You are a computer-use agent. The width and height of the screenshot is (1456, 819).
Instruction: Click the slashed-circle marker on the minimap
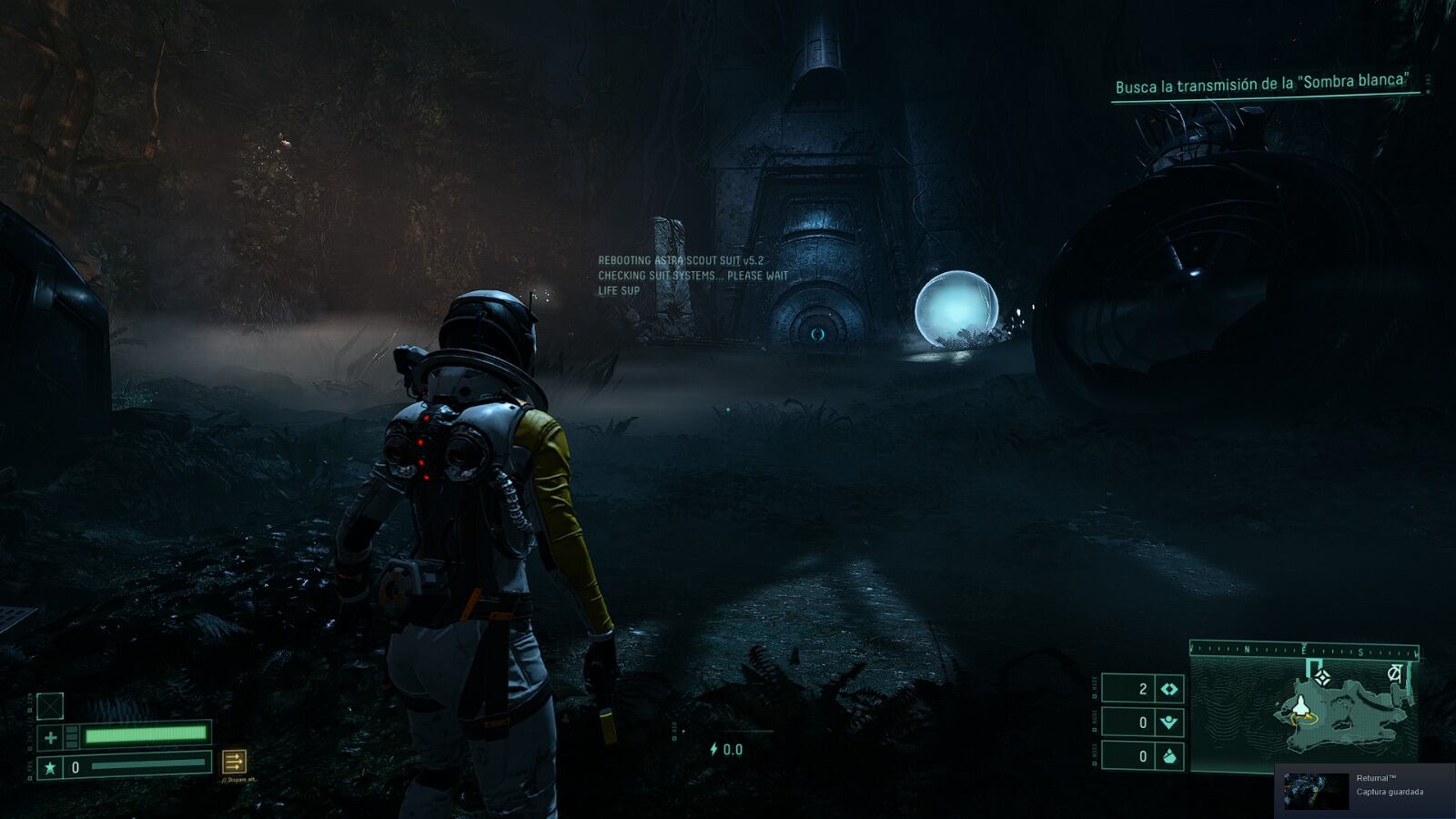click(1394, 673)
